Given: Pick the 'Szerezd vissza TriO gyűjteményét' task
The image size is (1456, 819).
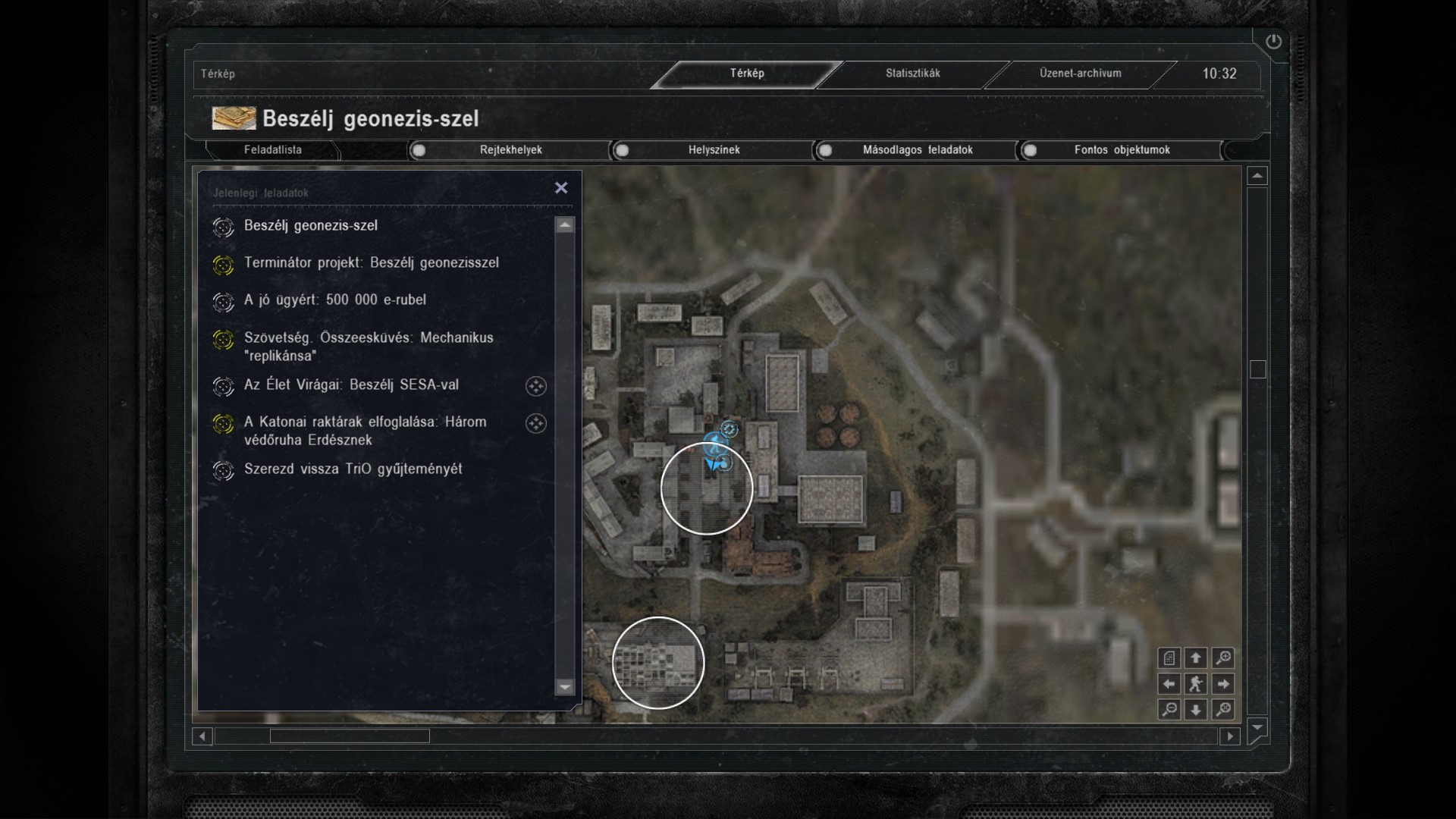Looking at the screenshot, I should 353,469.
